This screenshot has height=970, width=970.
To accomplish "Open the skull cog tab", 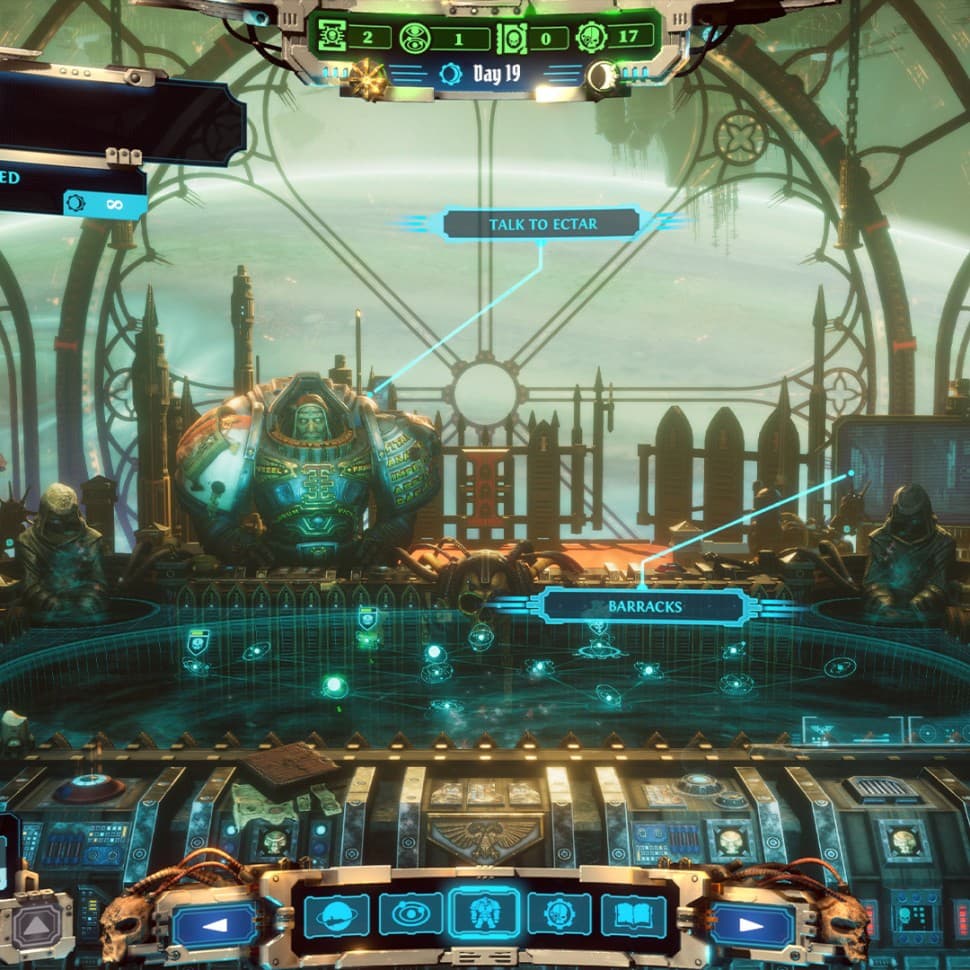I will pos(559,914).
